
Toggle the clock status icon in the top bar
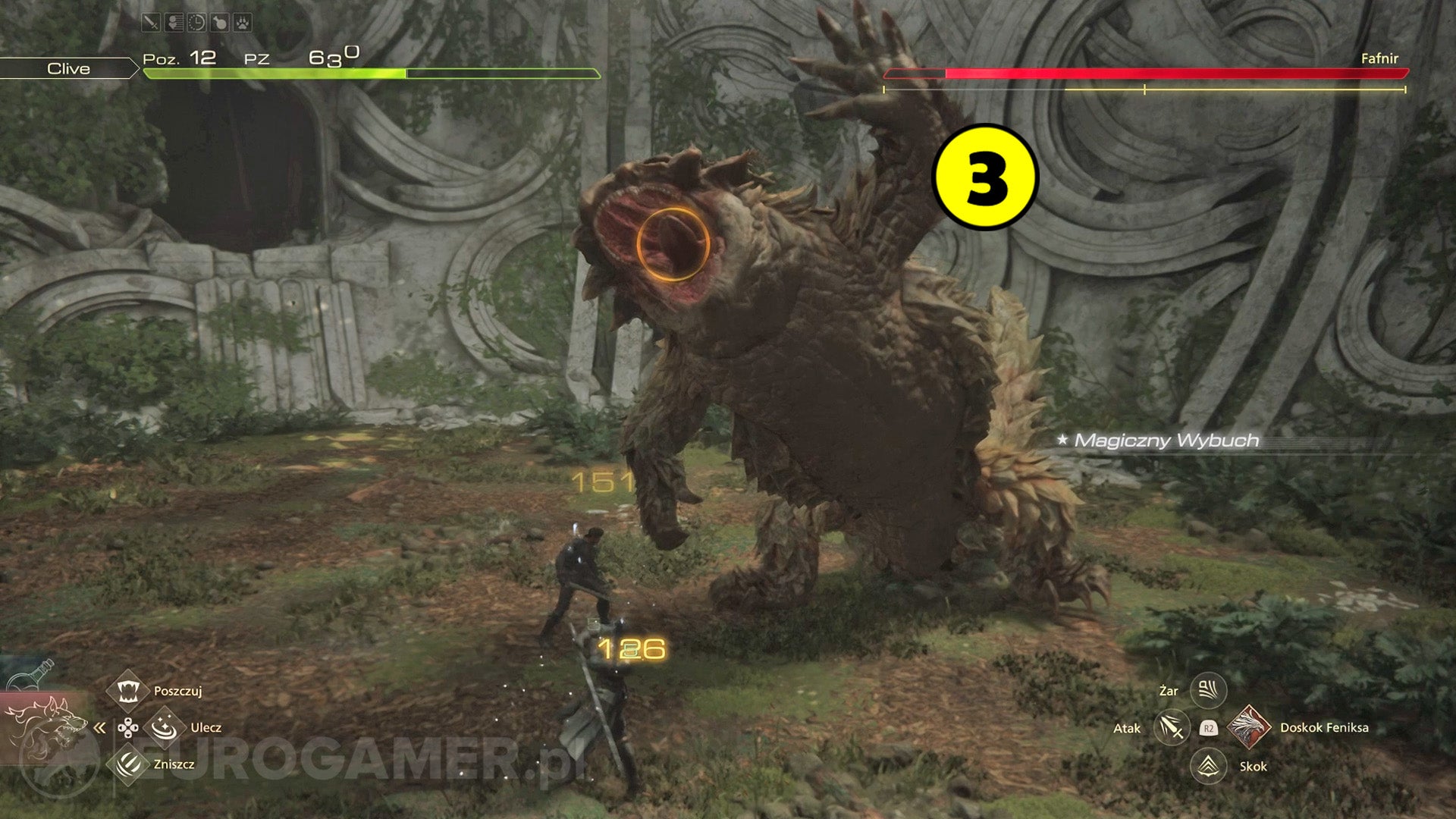point(196,21)
